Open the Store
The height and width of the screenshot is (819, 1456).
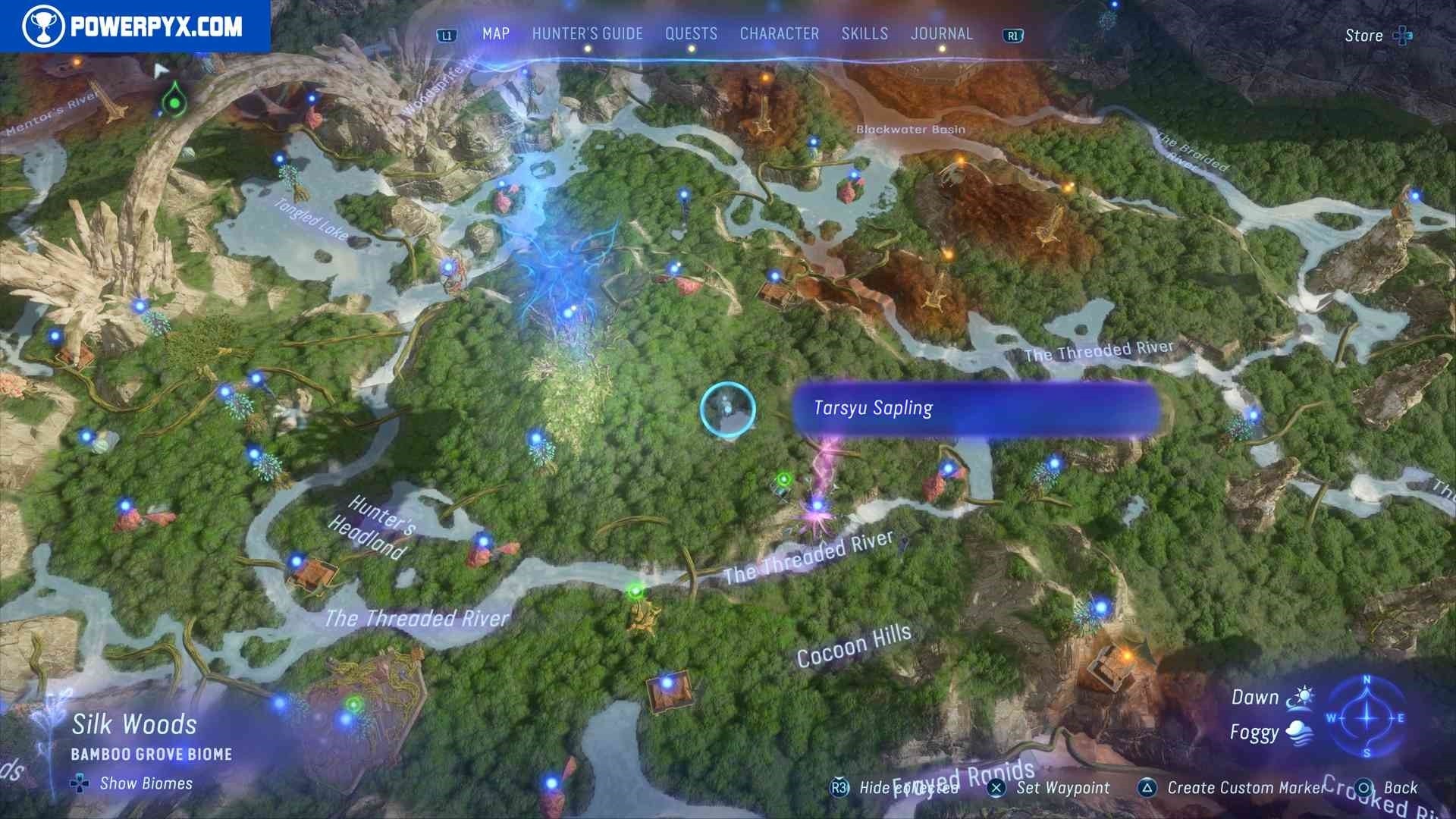1377,36
